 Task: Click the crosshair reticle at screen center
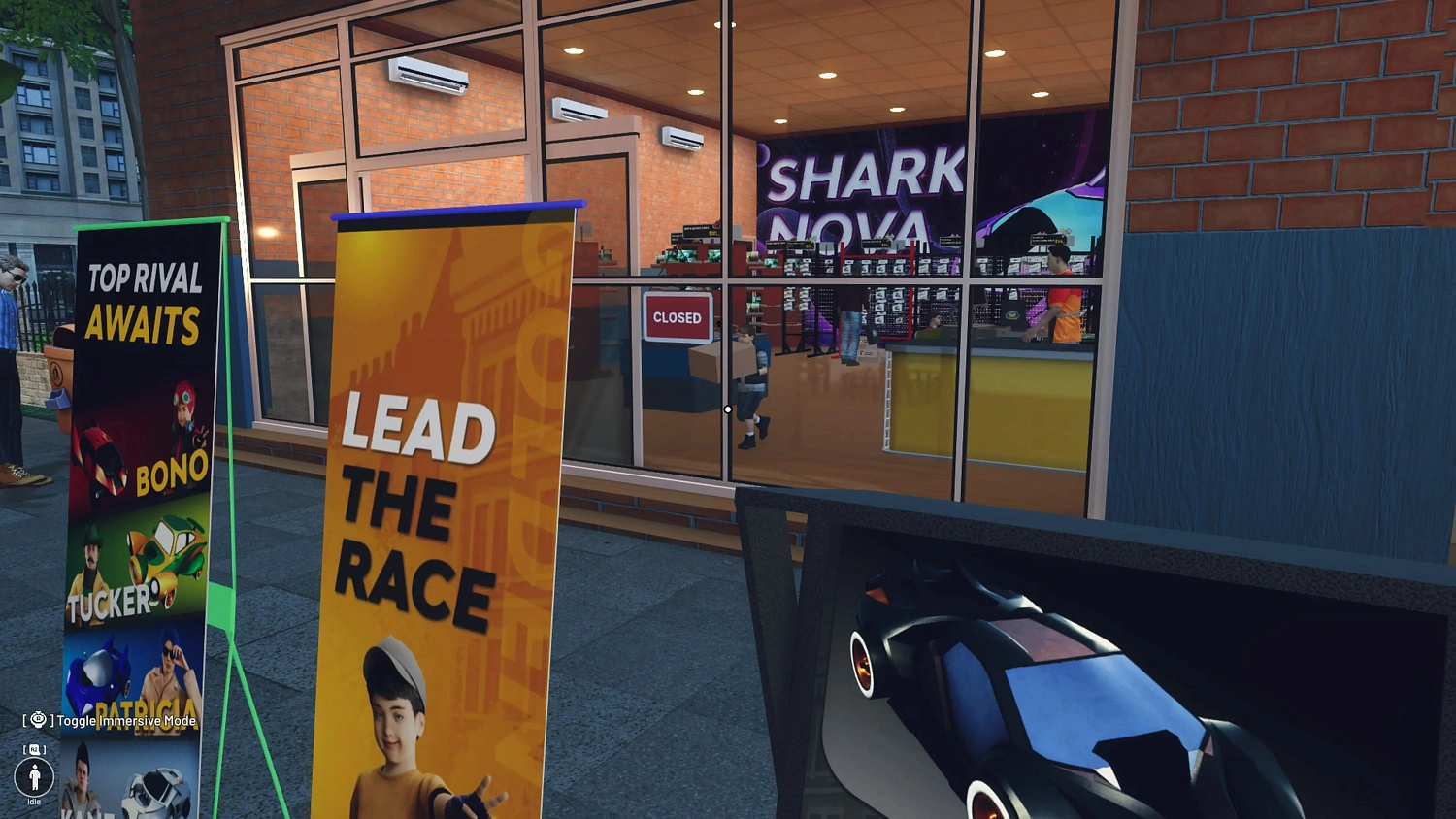pos(728,409)
